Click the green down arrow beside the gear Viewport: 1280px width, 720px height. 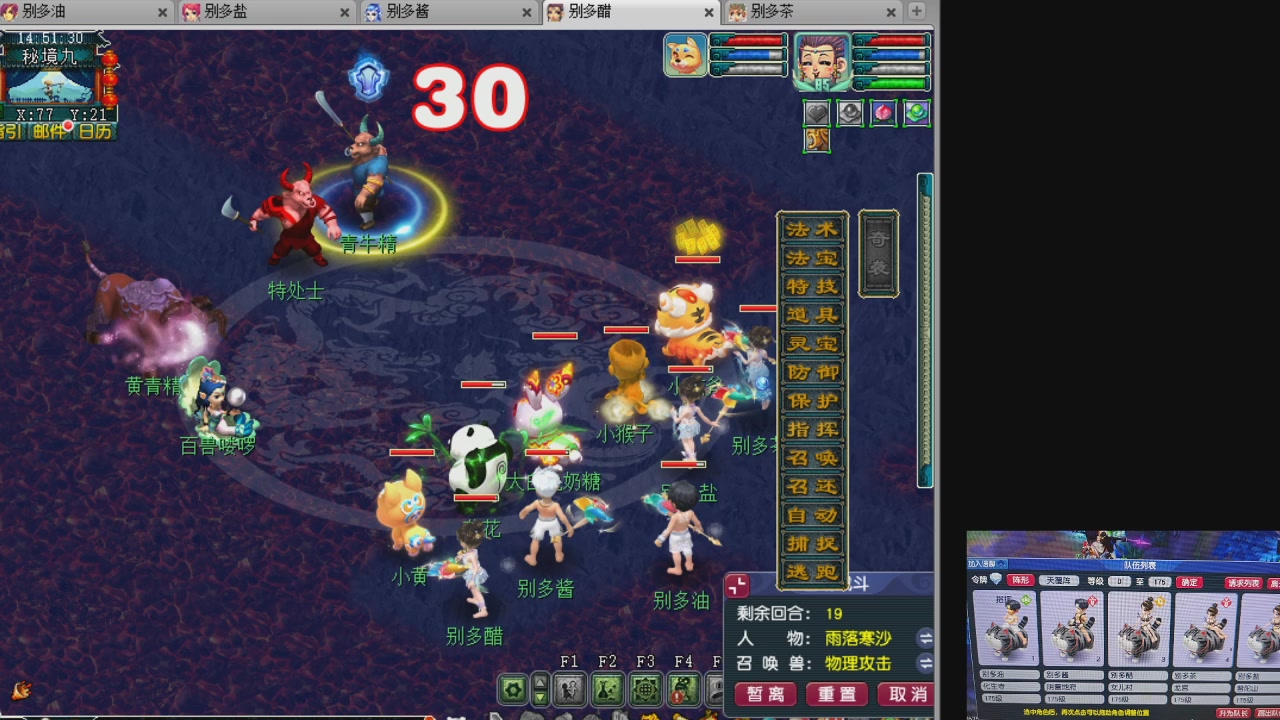[540, 696]
